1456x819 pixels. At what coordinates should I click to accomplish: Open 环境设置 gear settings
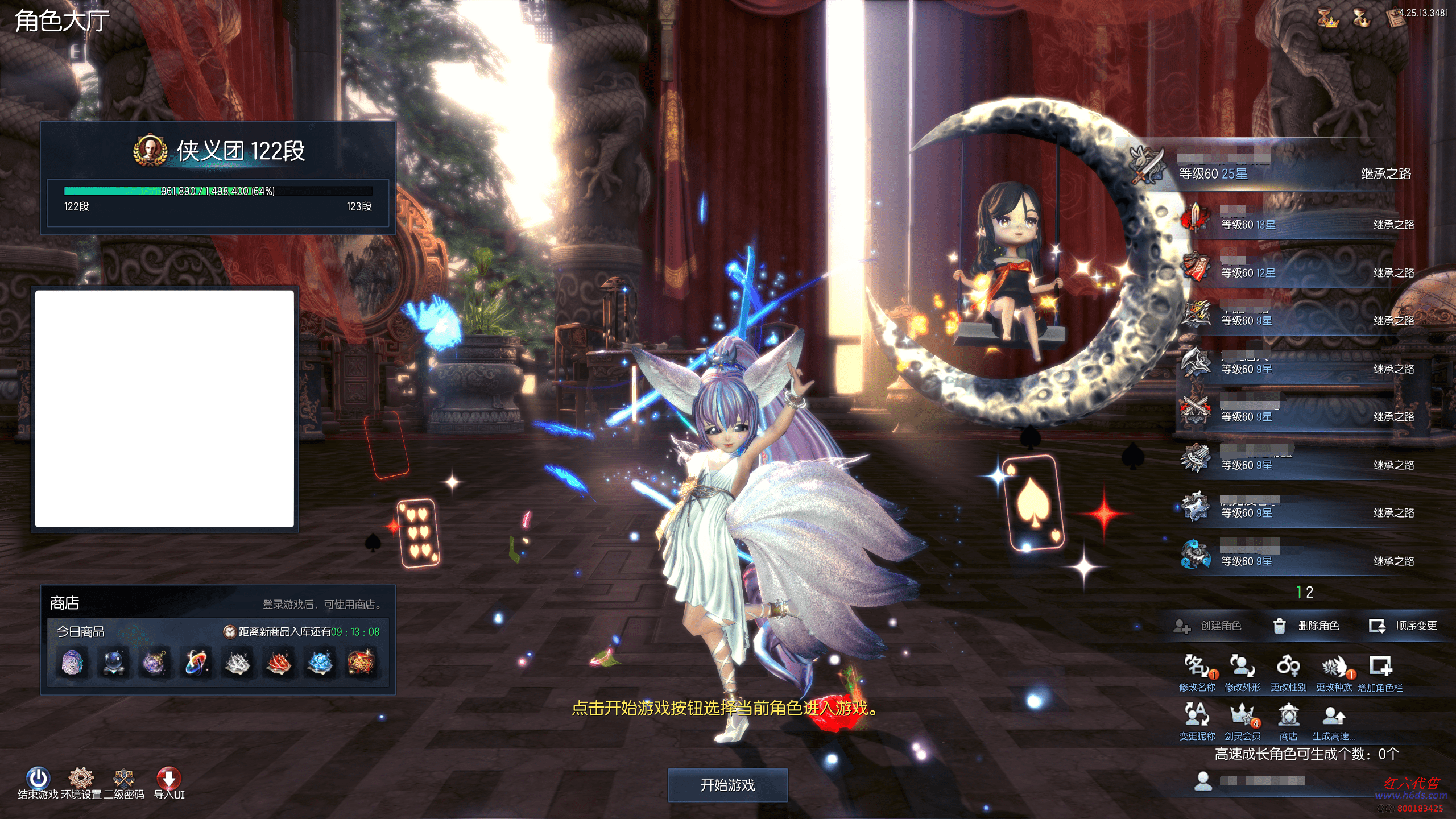[x=81, y=778]
